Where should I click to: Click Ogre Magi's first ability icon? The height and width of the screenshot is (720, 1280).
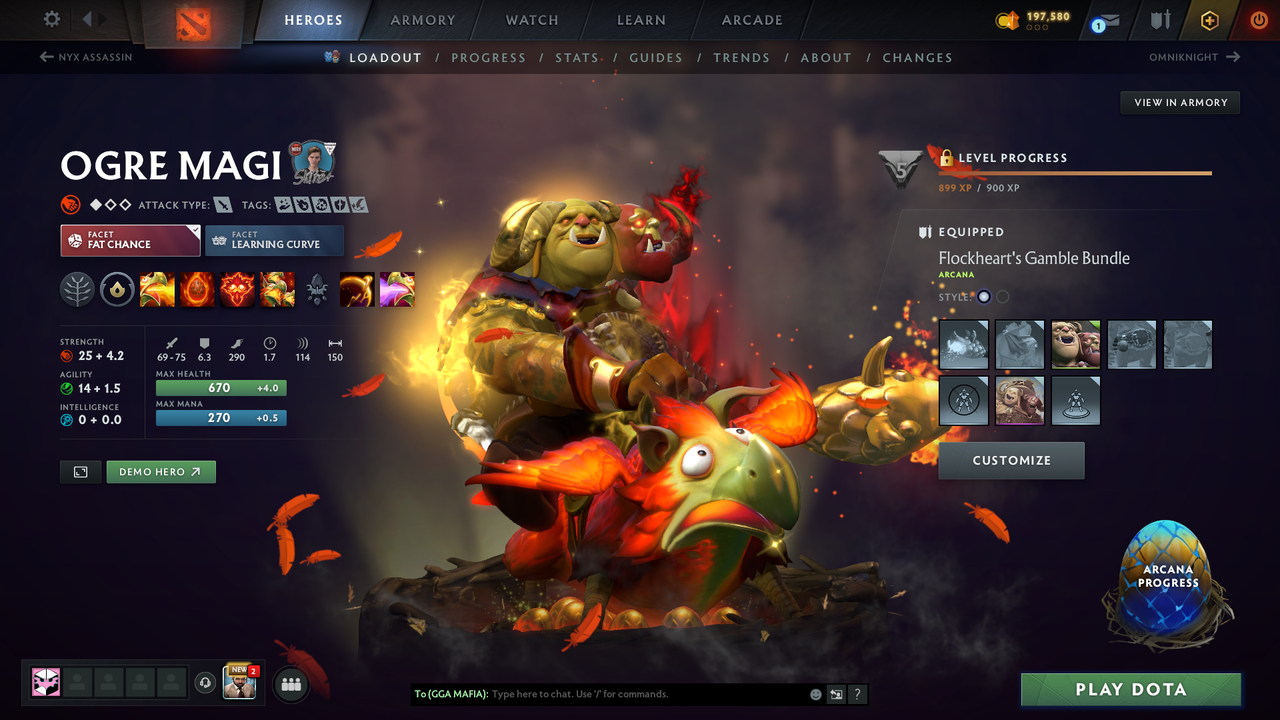[157, 289]
